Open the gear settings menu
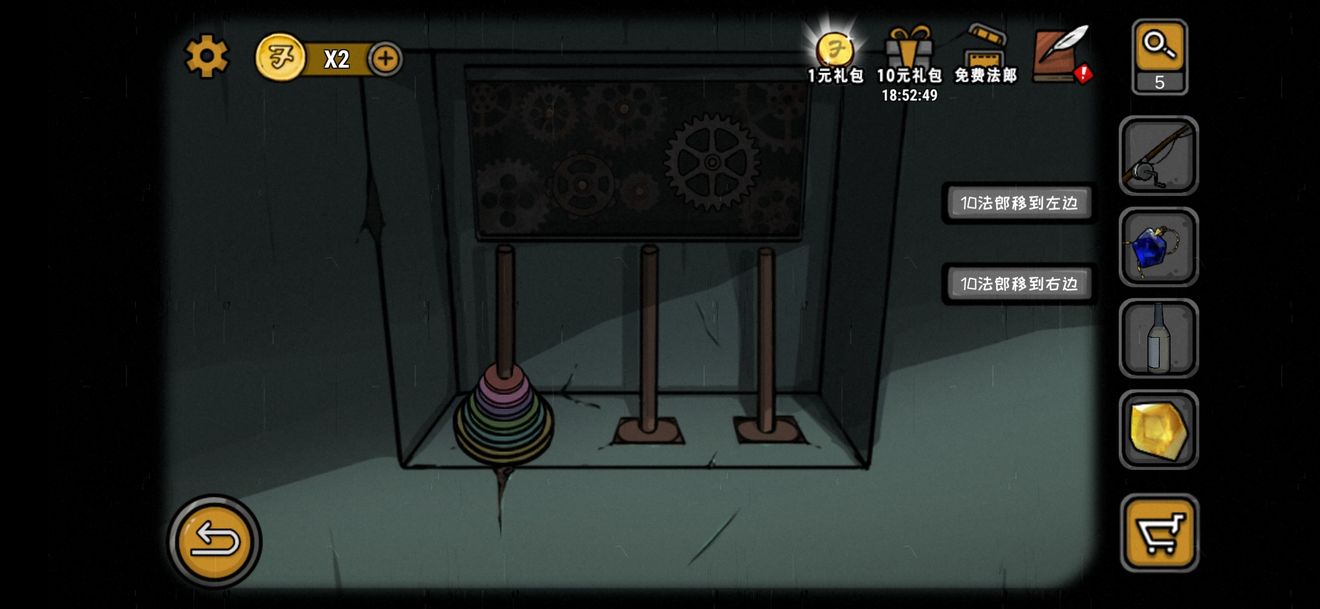 point(207,56)
